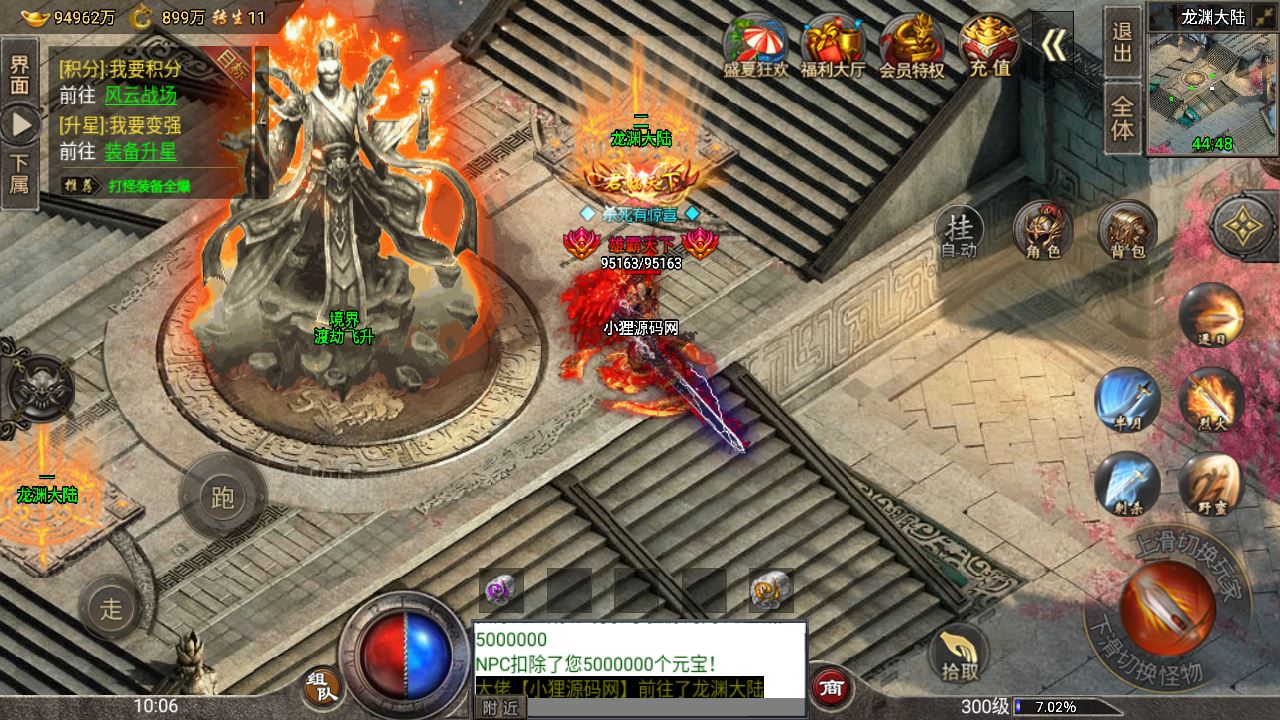Screen dimensions: 1280x720
Task: Use the 野蛮 charge skill
Action: point(1211,484)
